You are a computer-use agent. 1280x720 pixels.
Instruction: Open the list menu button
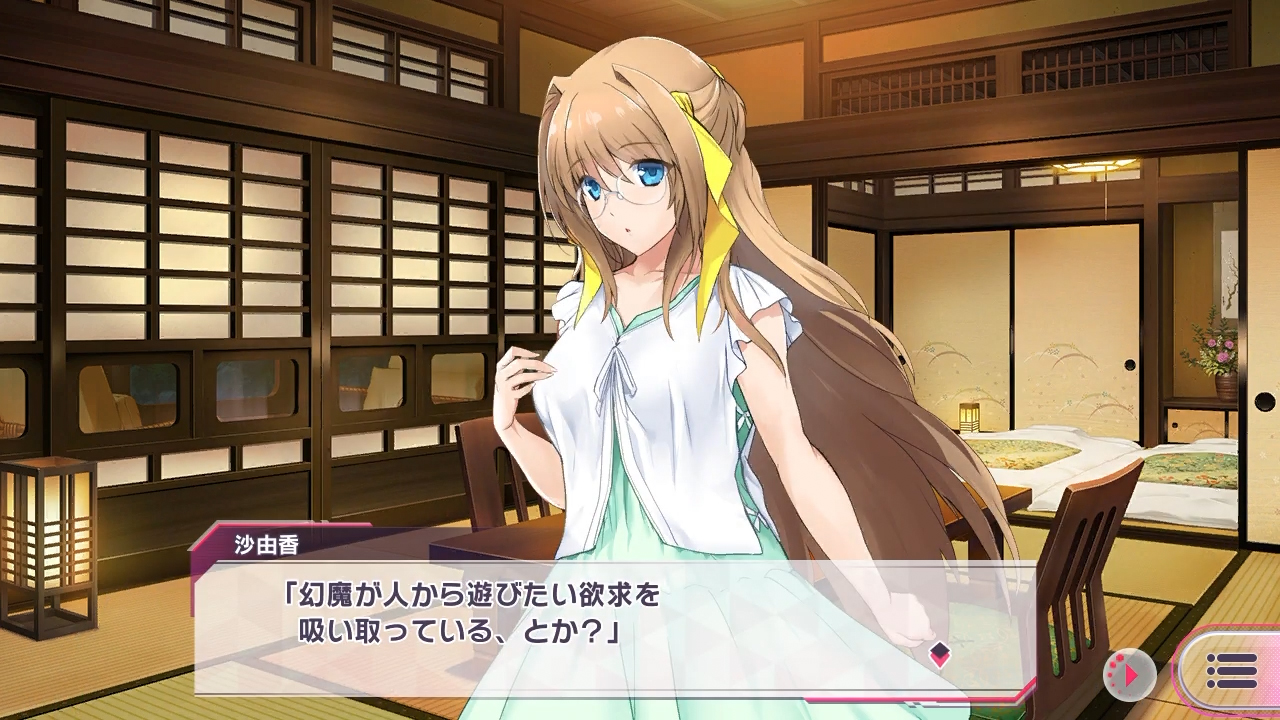tap(1230, 671)
